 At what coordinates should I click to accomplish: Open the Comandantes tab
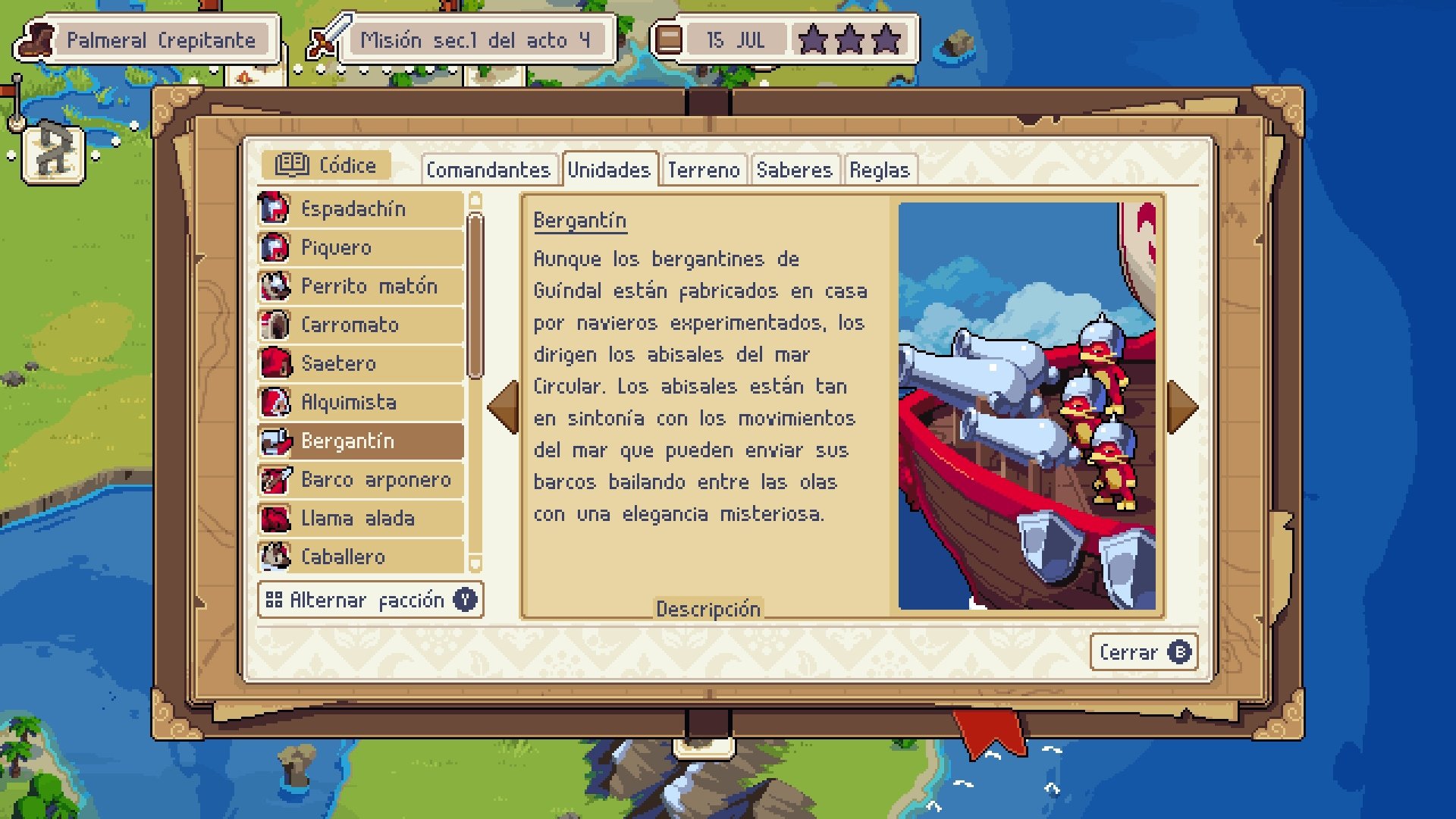(x=488, y=170)
